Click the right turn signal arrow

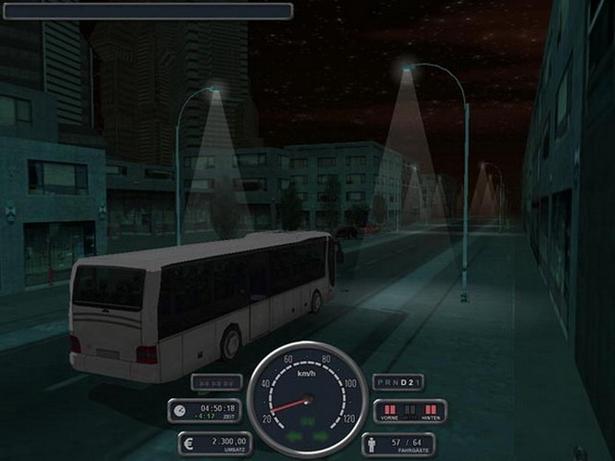[319, 435]
